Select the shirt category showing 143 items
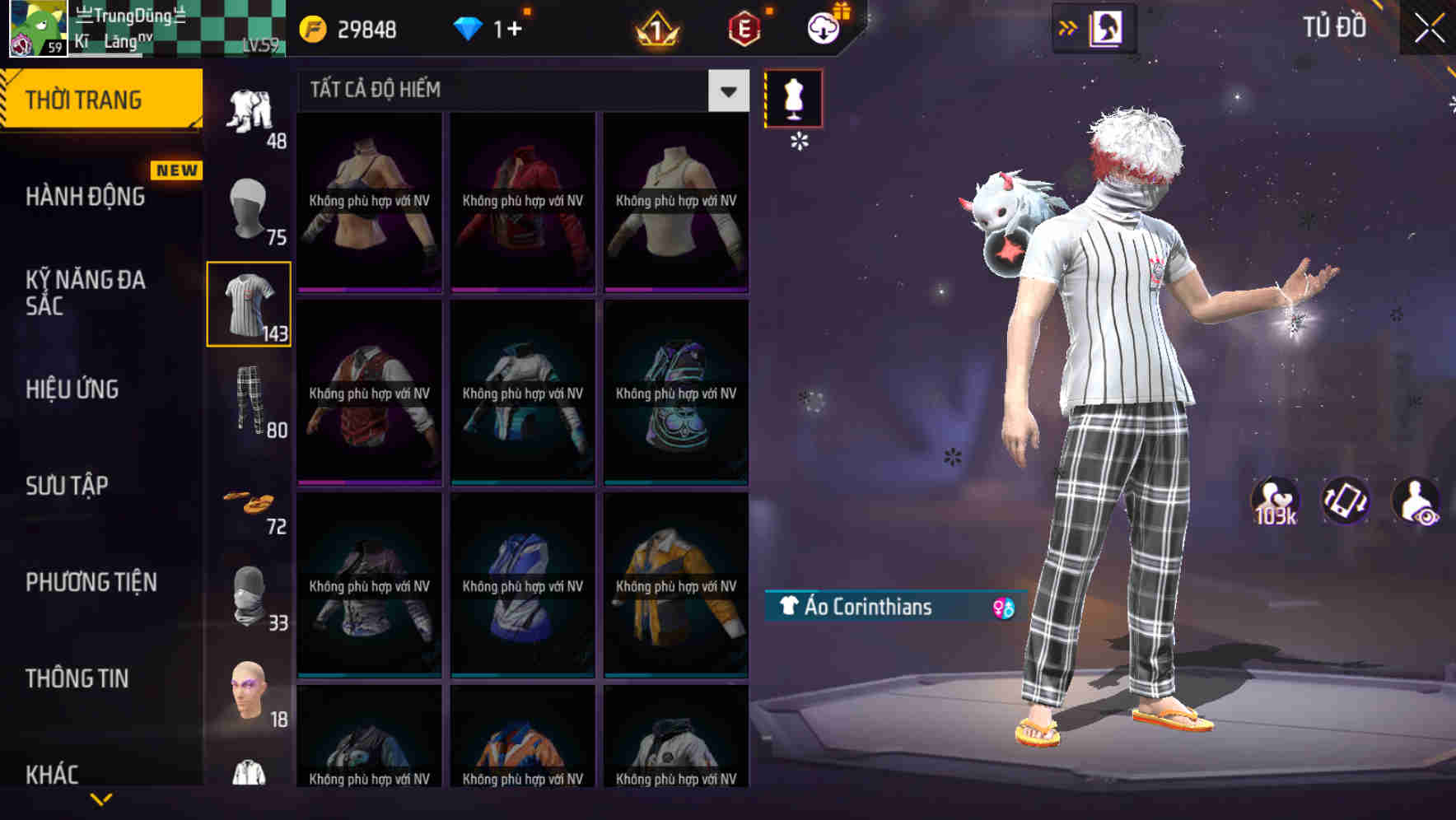This screenshot has width=1456, height=820. [249, 303]
